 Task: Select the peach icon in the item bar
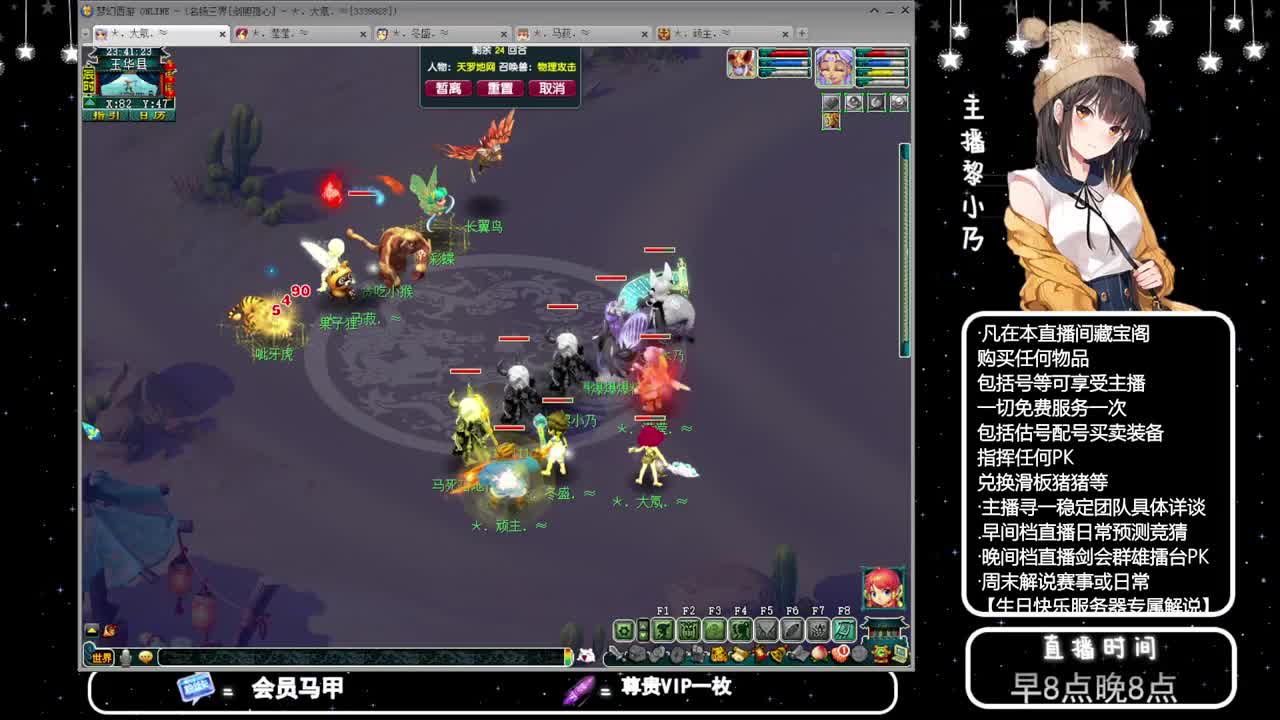818,652
